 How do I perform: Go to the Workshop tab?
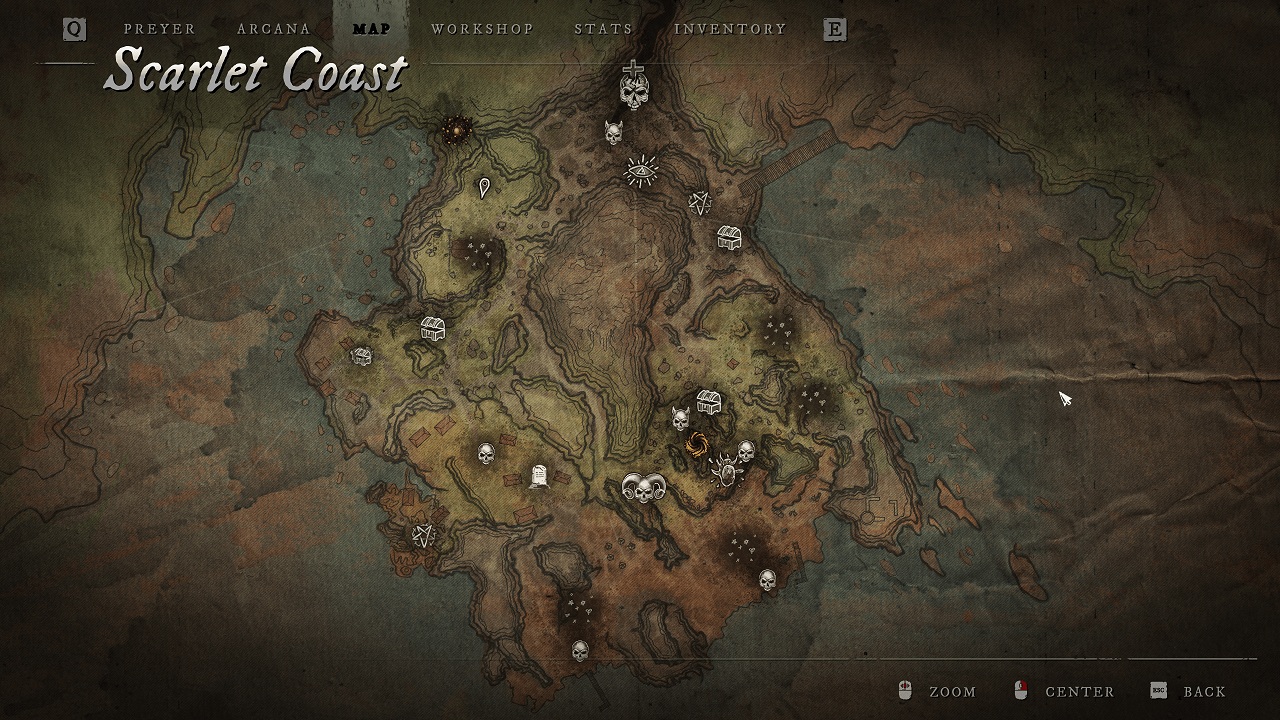click(482, 29)
